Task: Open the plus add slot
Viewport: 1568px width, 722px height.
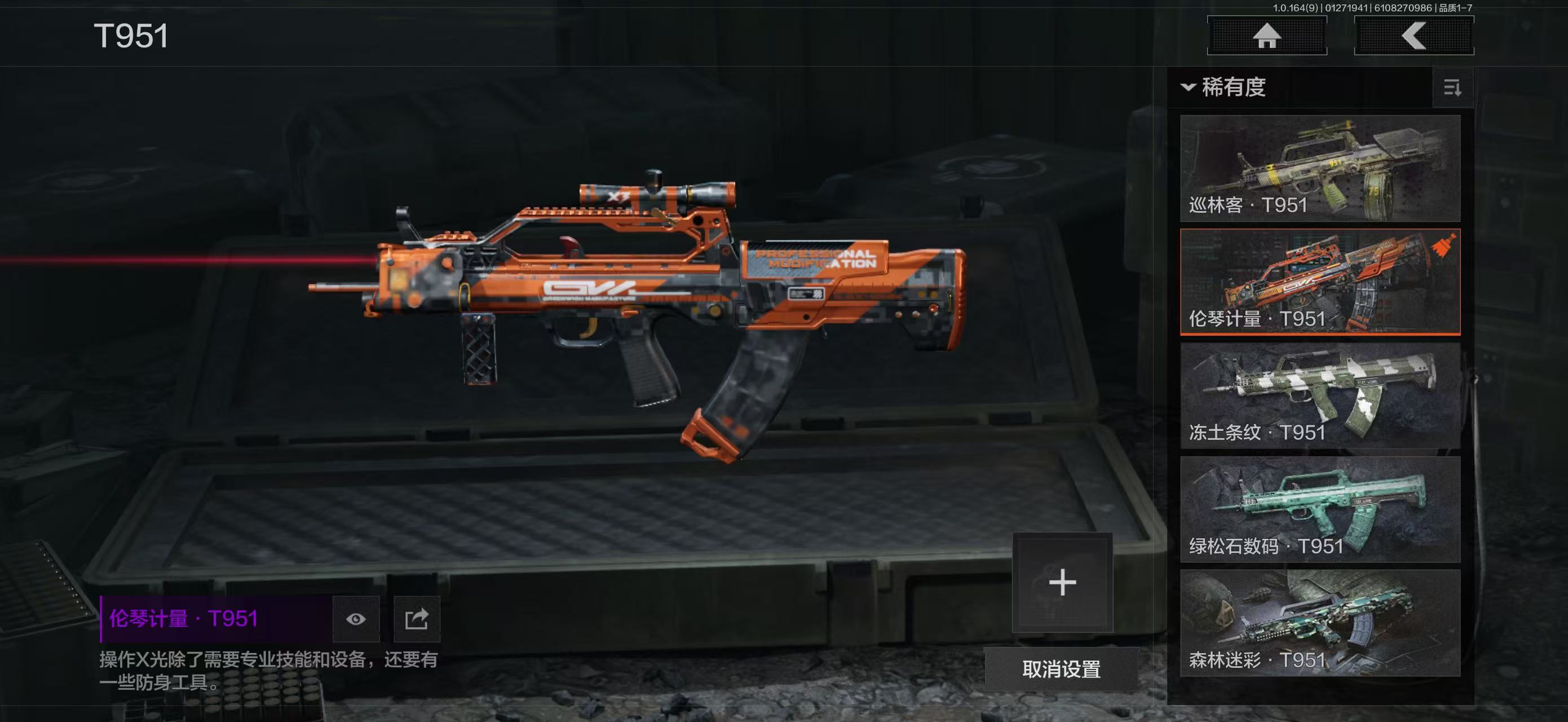Action: point(1062,583)
